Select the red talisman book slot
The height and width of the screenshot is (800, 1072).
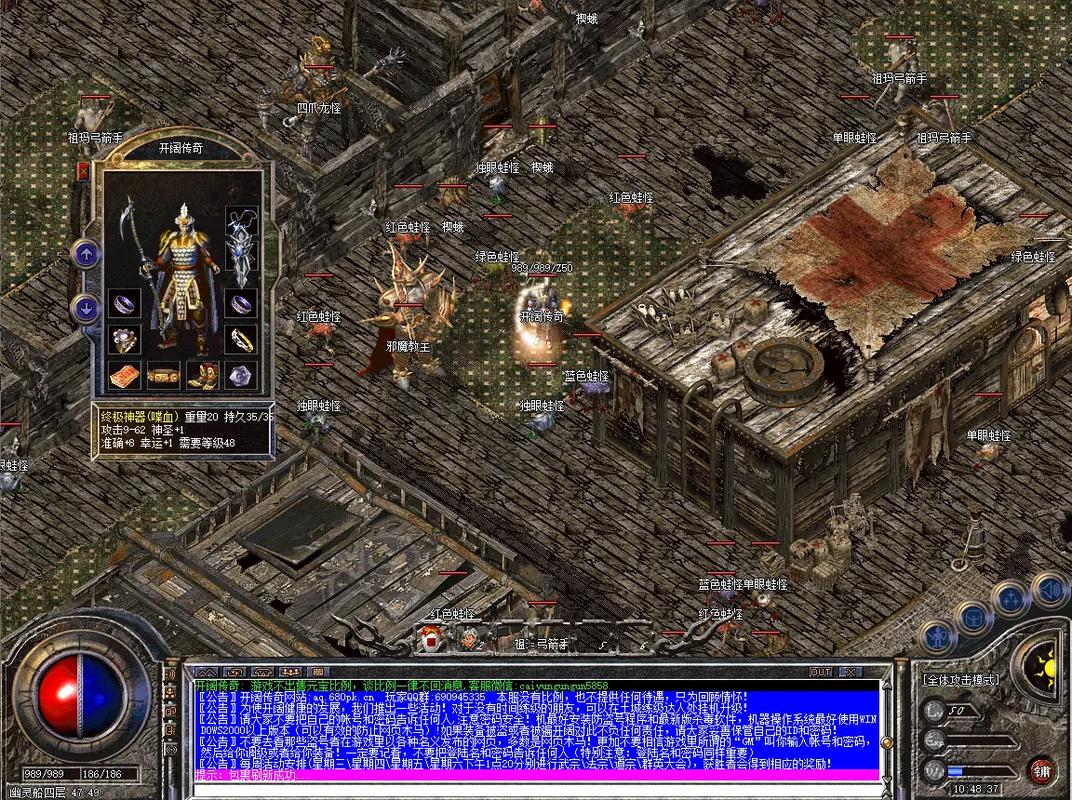click(x=124, y=375)
